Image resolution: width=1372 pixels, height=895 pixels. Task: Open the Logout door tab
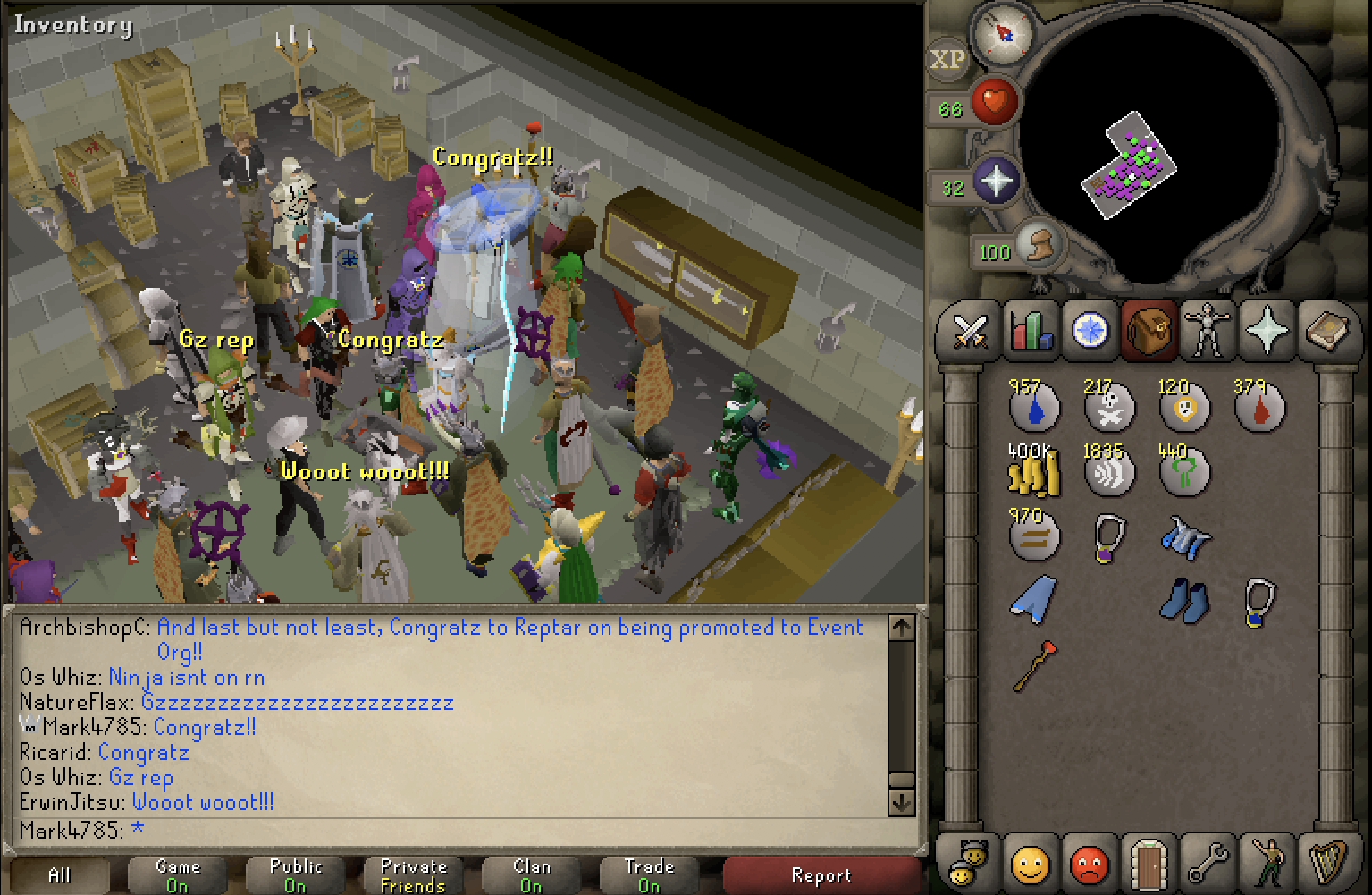[x=1149, y=864]
